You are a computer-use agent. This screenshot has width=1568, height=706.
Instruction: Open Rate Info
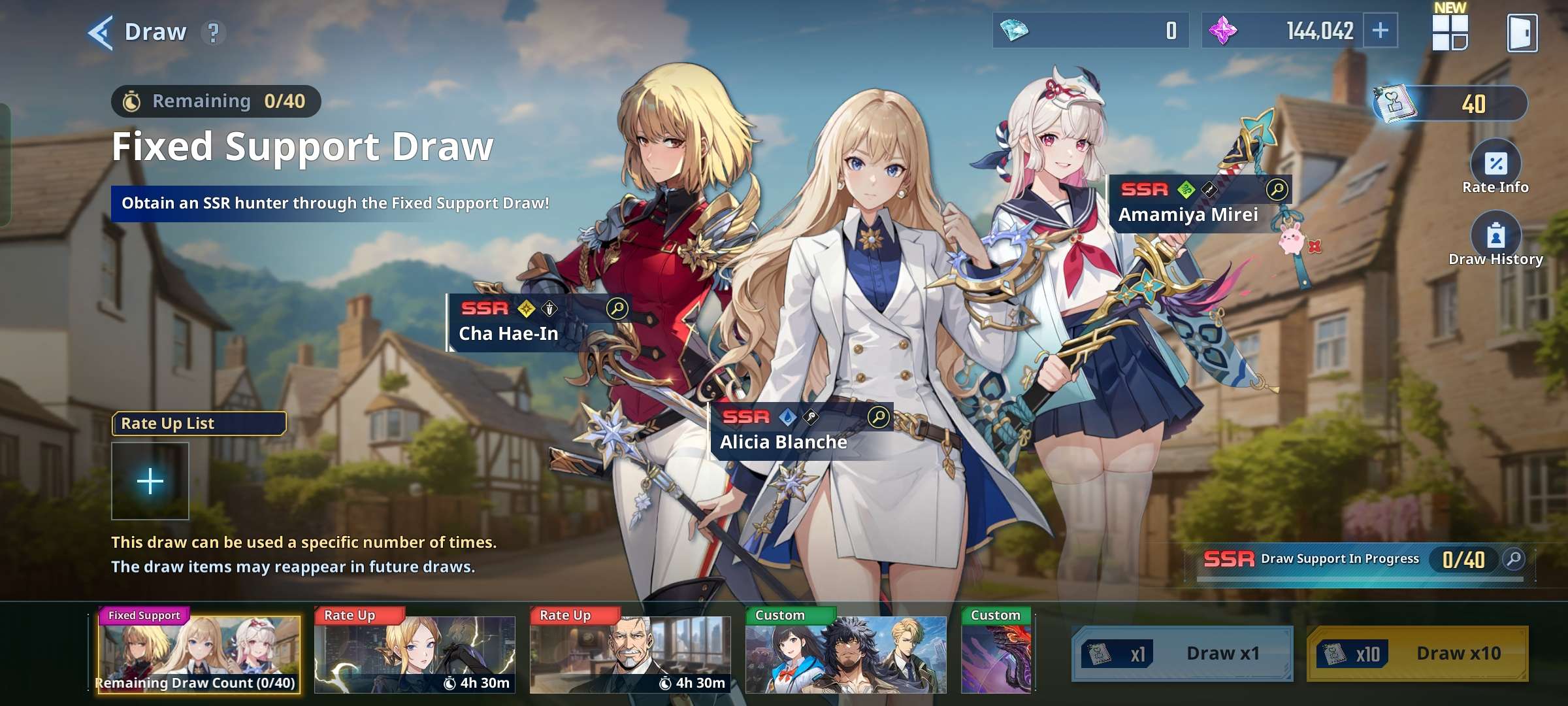click(x=1495, y=163)
